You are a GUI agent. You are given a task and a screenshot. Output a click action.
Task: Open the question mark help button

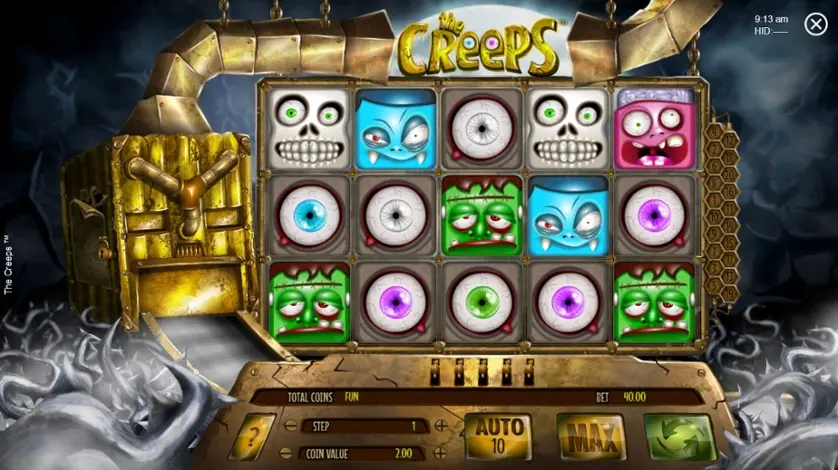(252, 437)
